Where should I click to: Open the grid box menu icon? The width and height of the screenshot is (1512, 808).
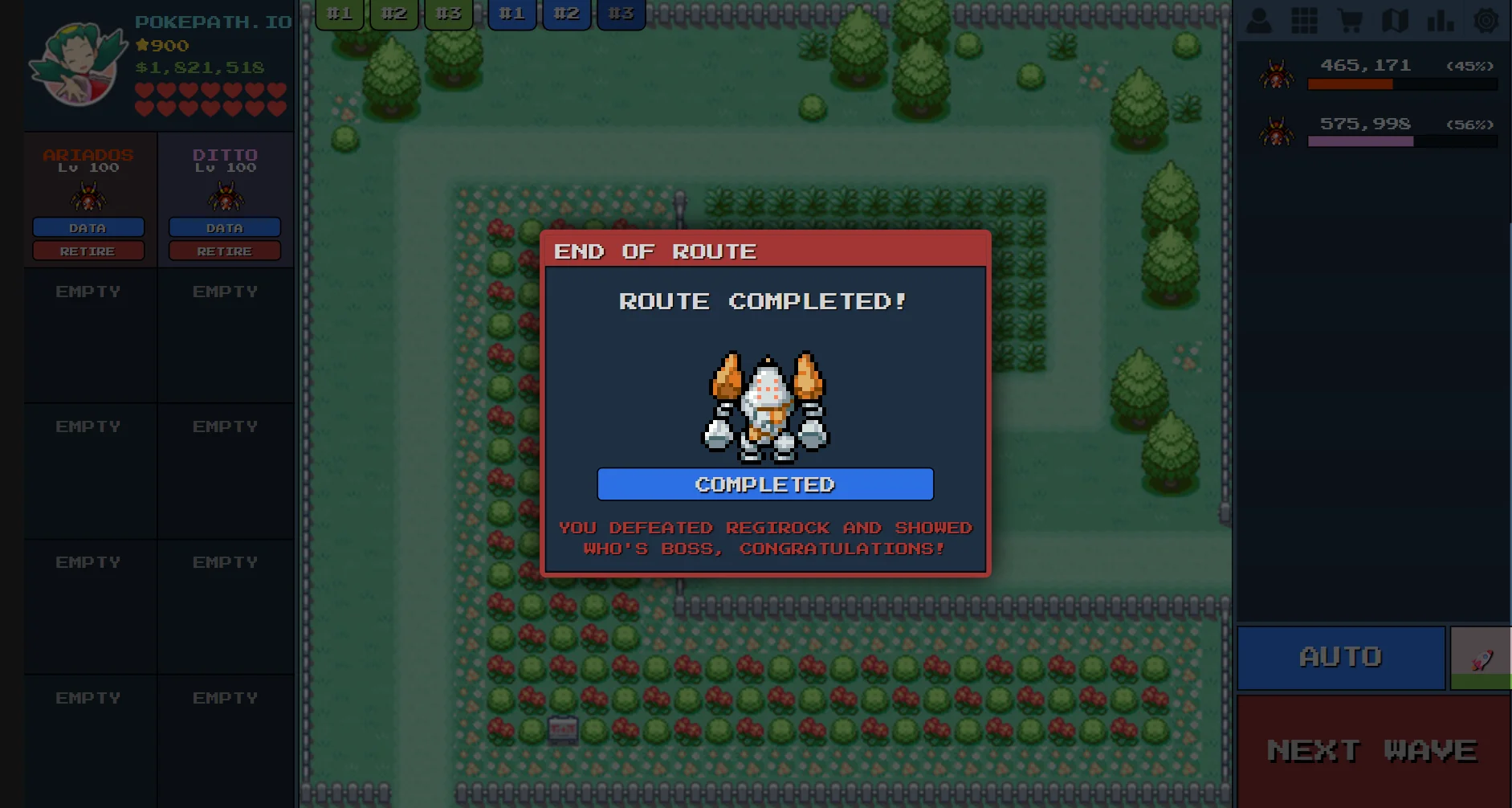(1304, 20)
